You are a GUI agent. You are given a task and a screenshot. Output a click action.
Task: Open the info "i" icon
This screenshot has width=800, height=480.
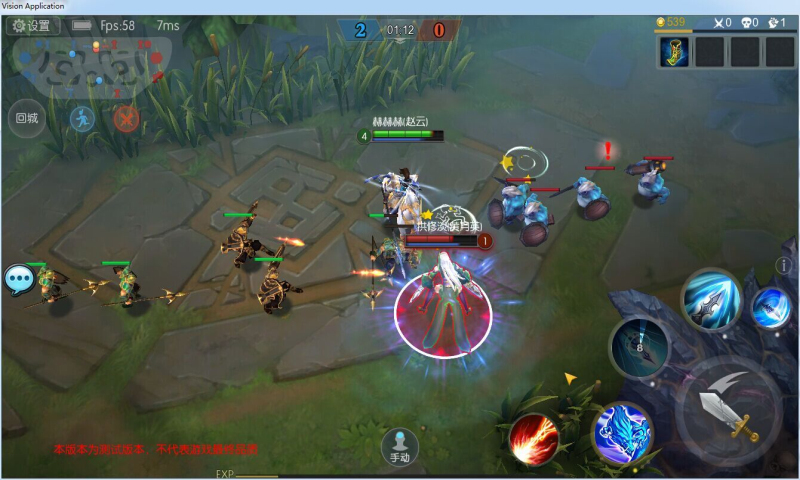(783, 265)
